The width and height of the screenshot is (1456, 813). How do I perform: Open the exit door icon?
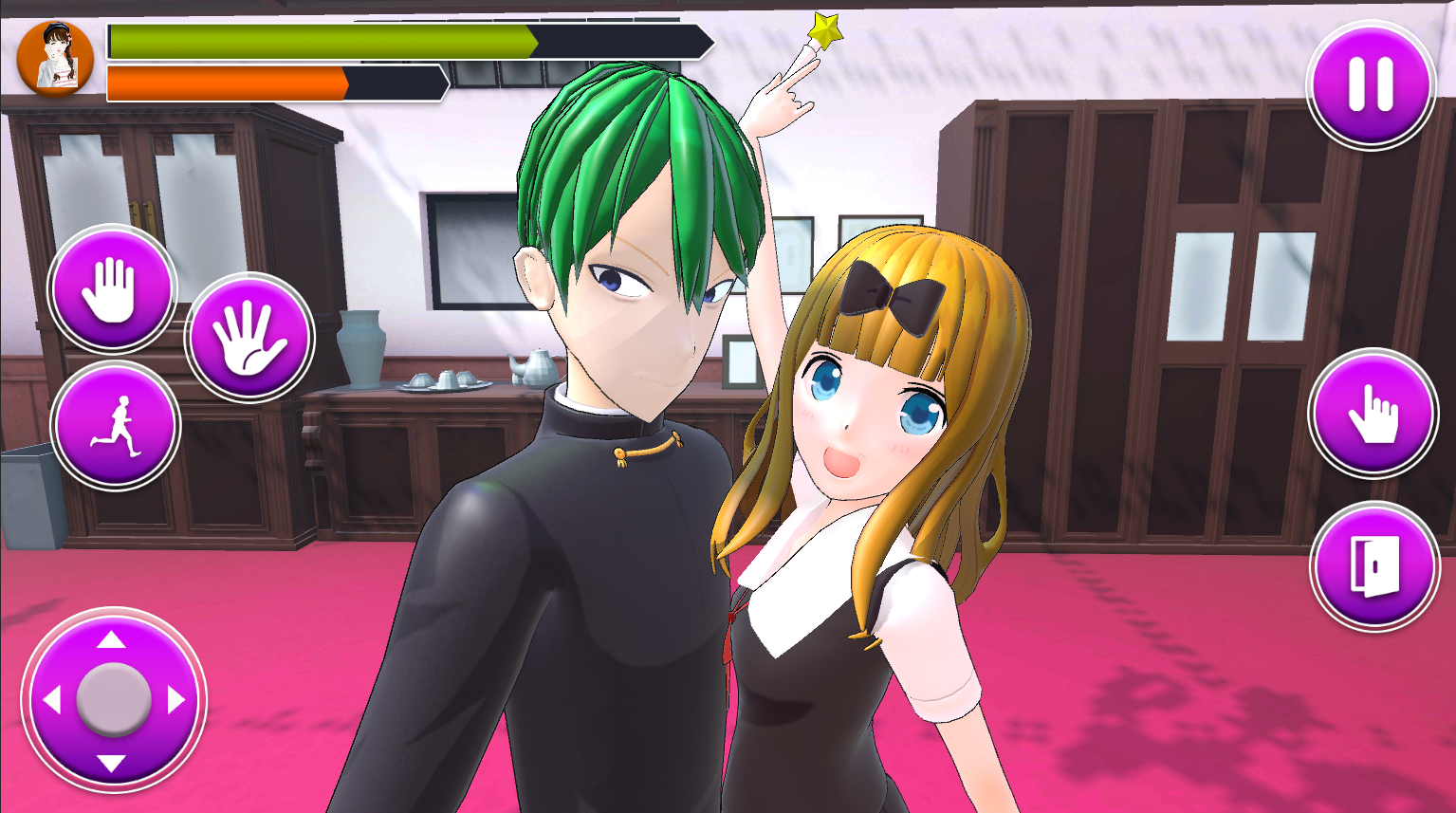(1373, 566)
